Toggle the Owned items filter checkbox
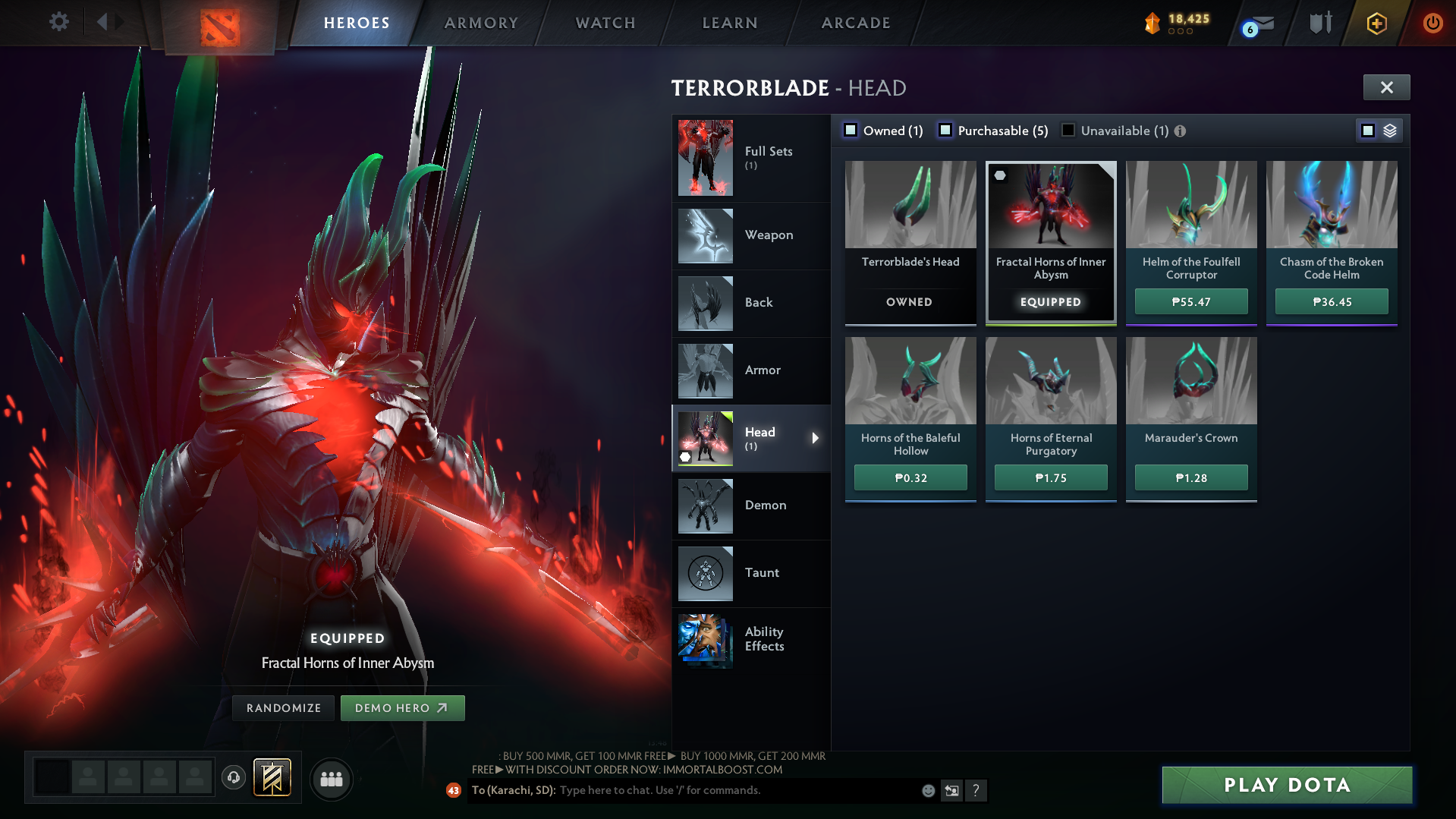 pyautogui.click(x=851, y=130)
